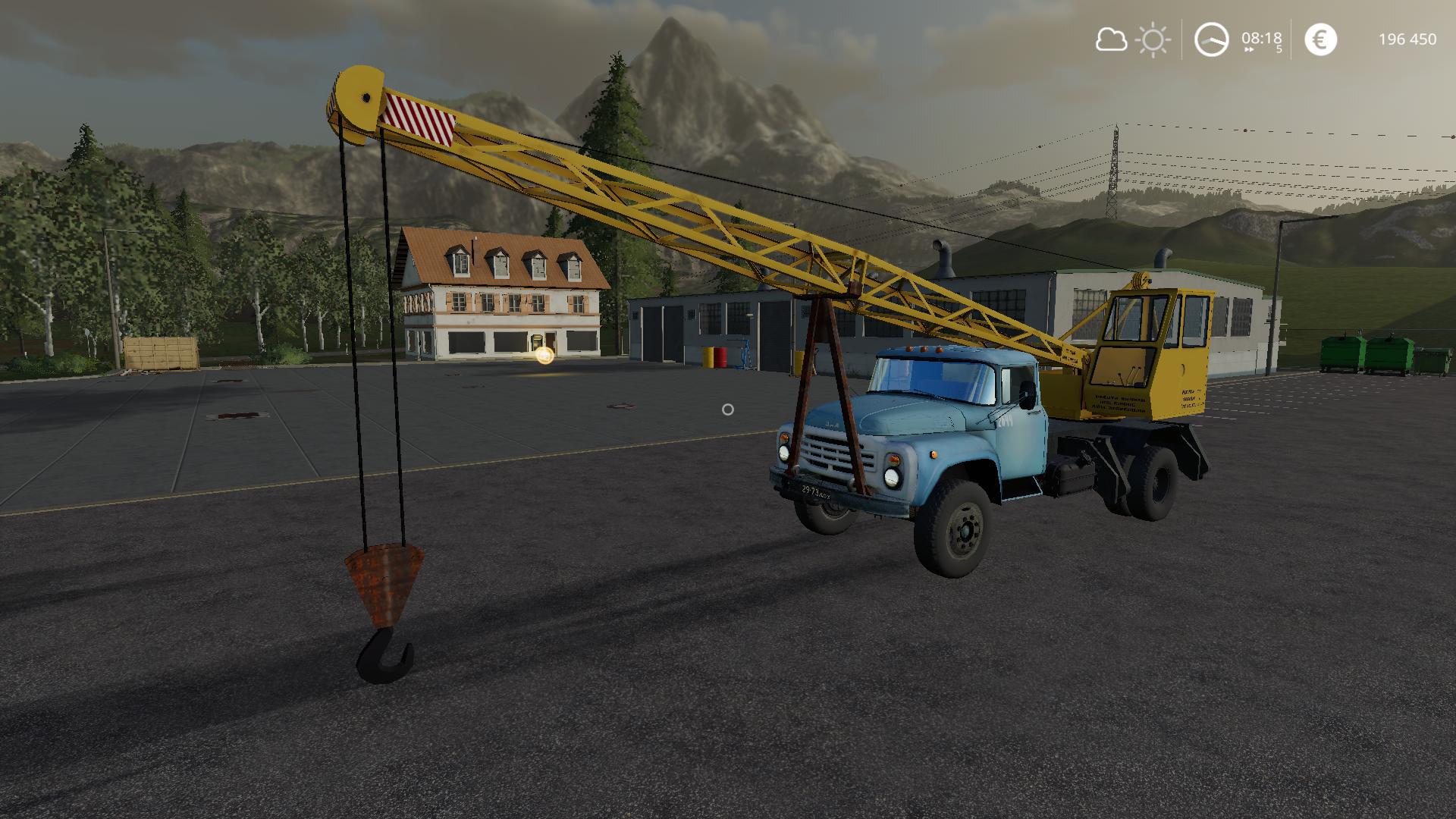
Task: Select the sun weather forecast icon
Action: pos(1153,39)
